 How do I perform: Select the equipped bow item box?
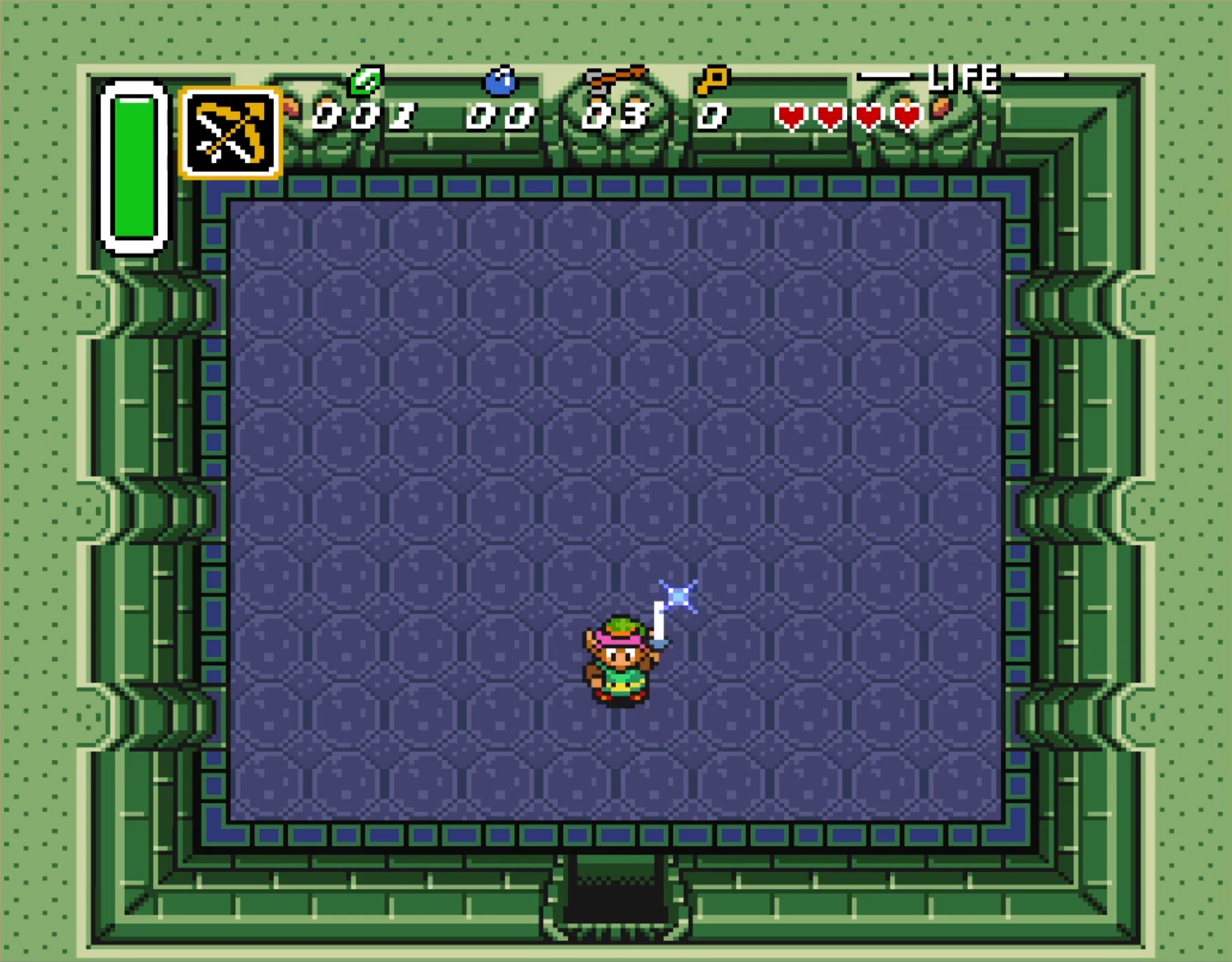pyautogui.click(x=230, y=133)
